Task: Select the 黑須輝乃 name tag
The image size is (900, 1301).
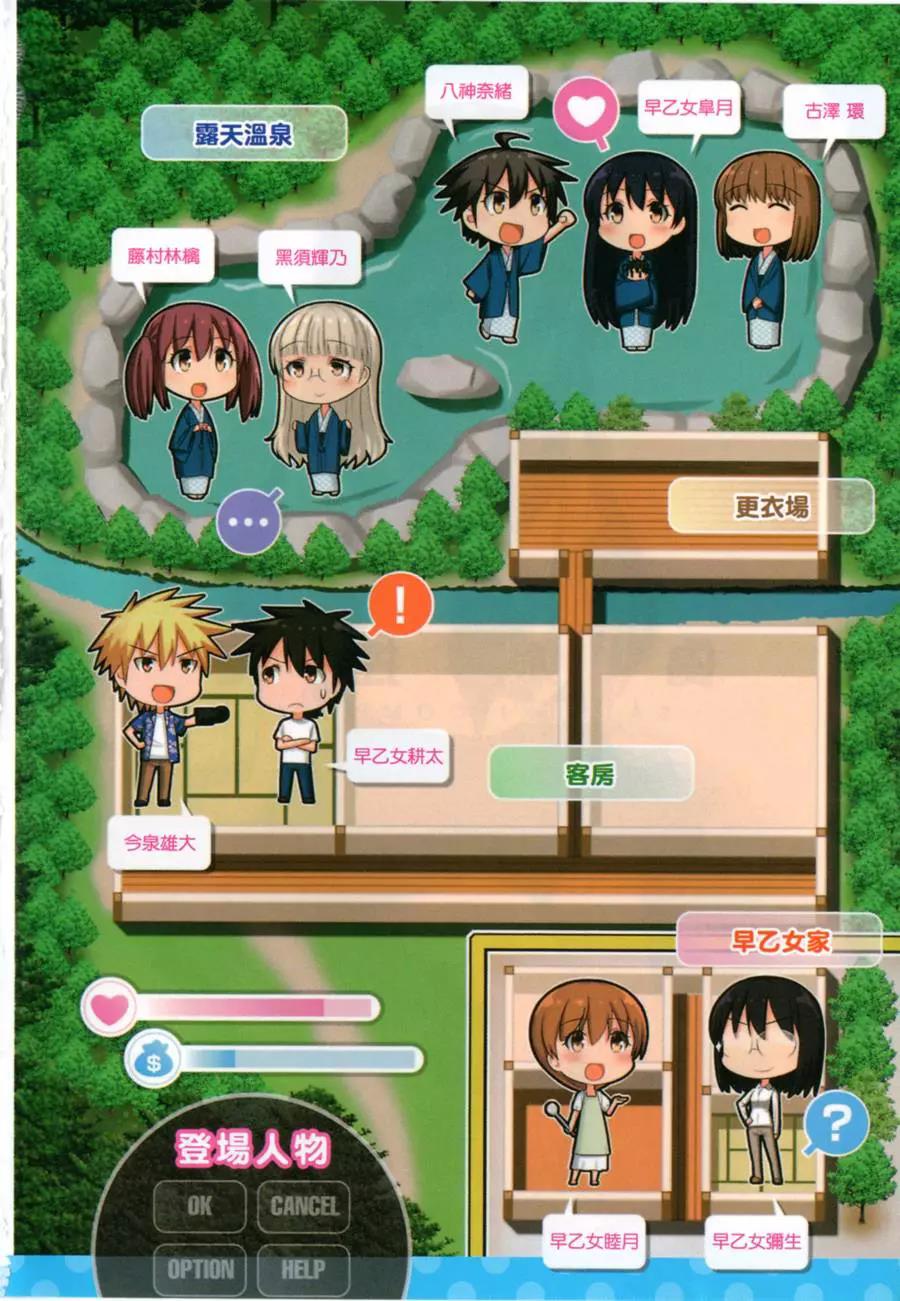Action: [x=306, y=256]
